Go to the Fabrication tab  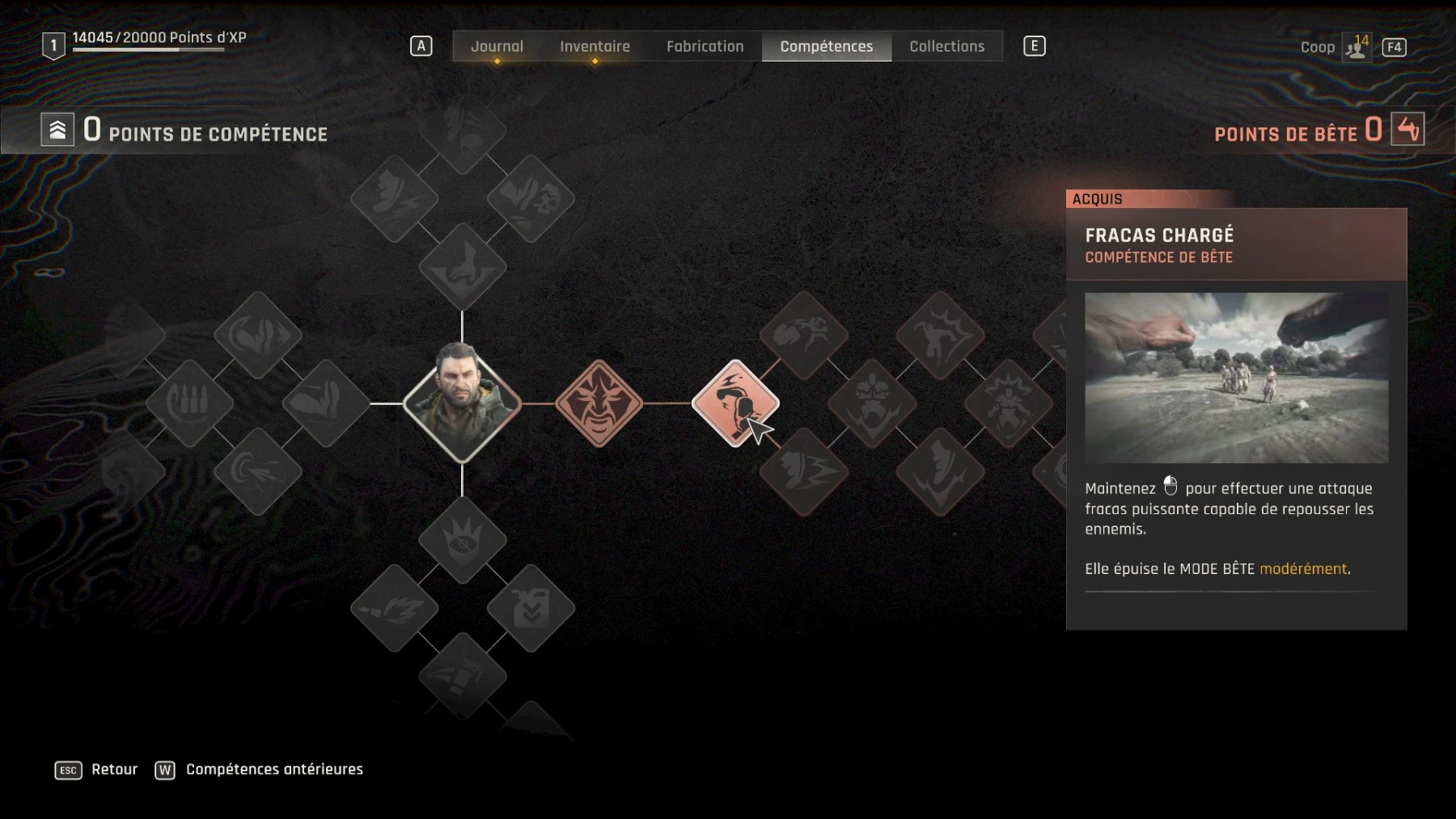pyautogui.click(x=705, y=47)
